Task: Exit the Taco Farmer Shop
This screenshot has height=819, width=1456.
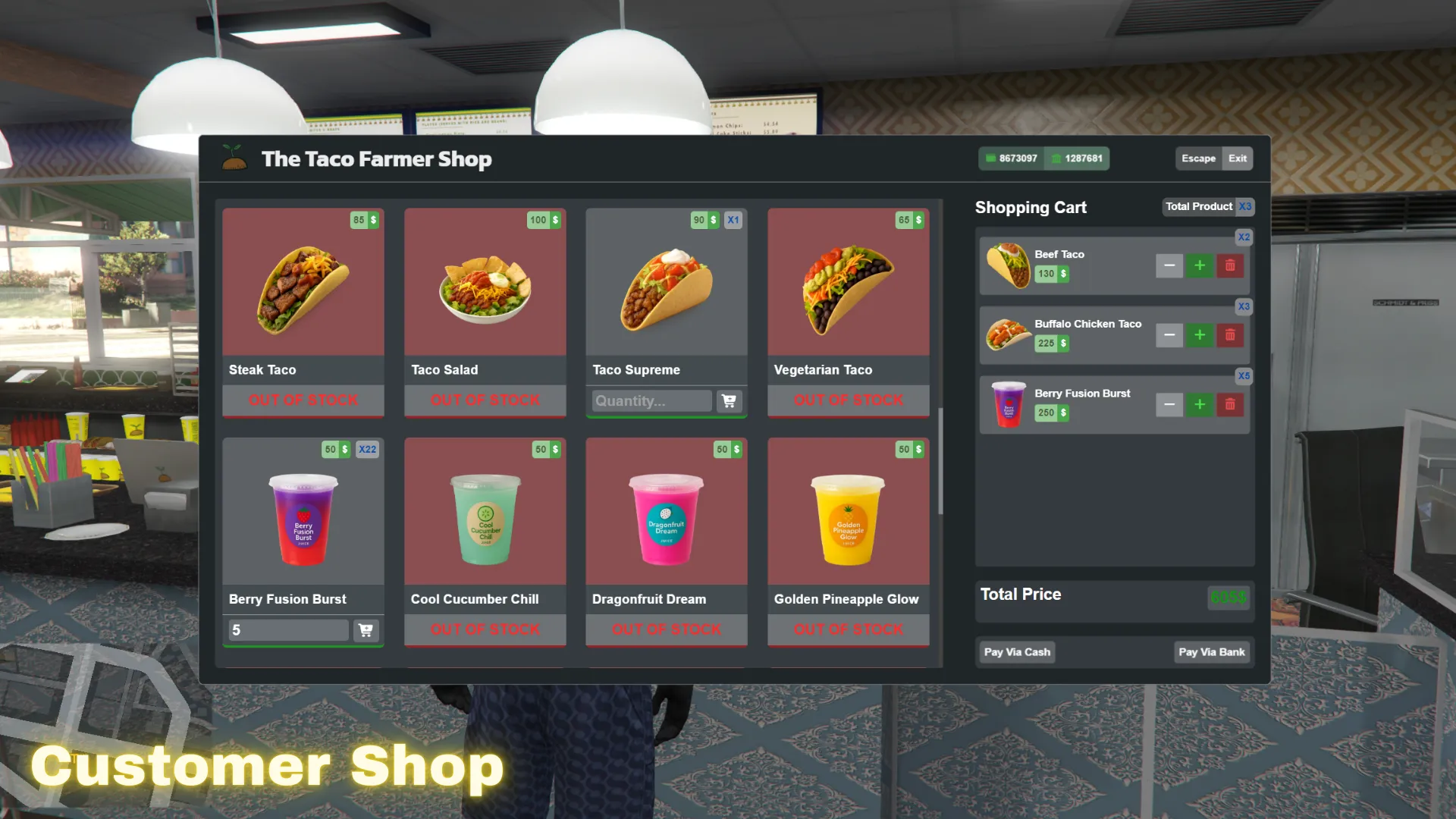Action: pos(1238,158)
